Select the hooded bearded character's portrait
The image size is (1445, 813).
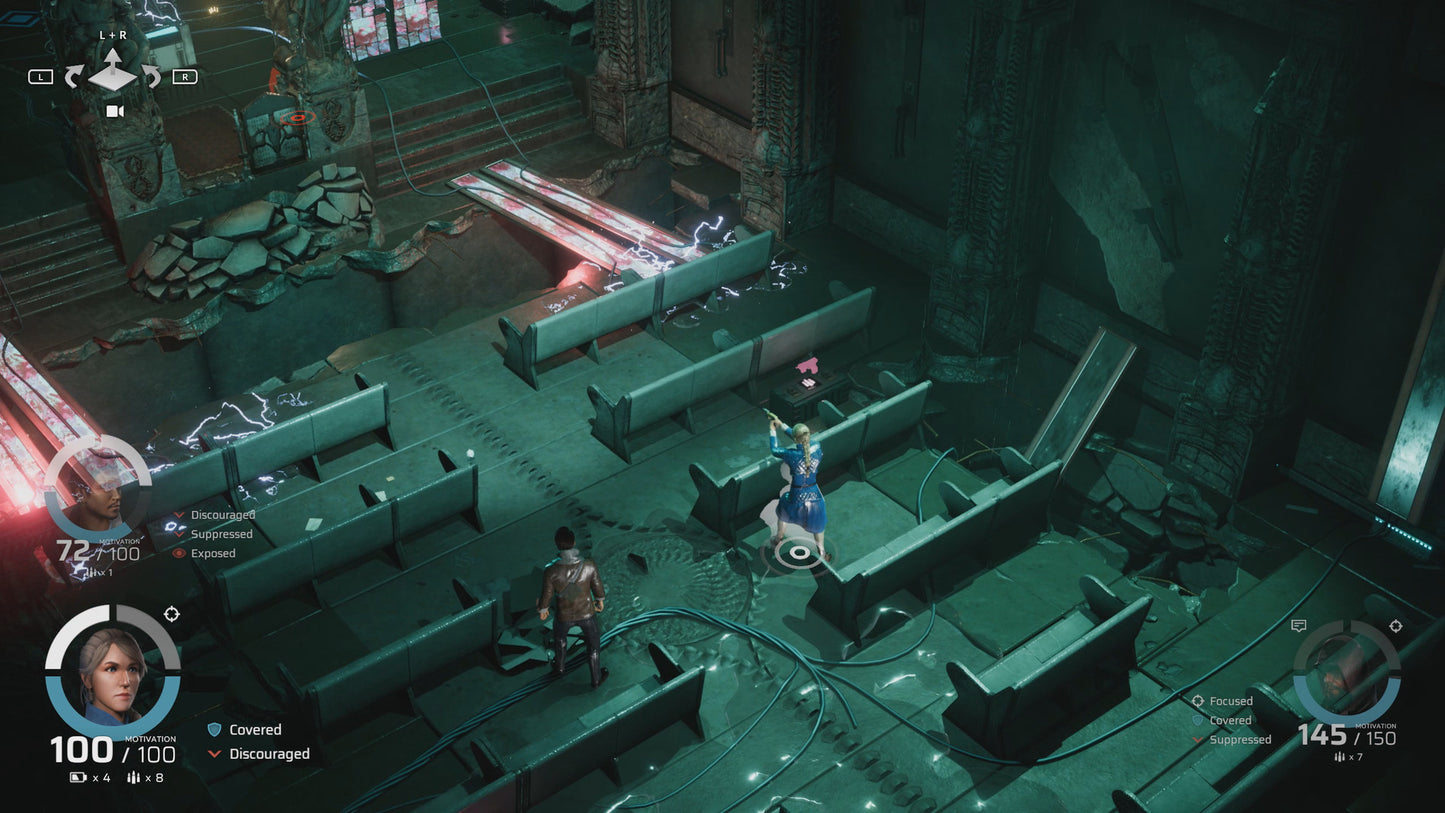tap(1346, 671)
